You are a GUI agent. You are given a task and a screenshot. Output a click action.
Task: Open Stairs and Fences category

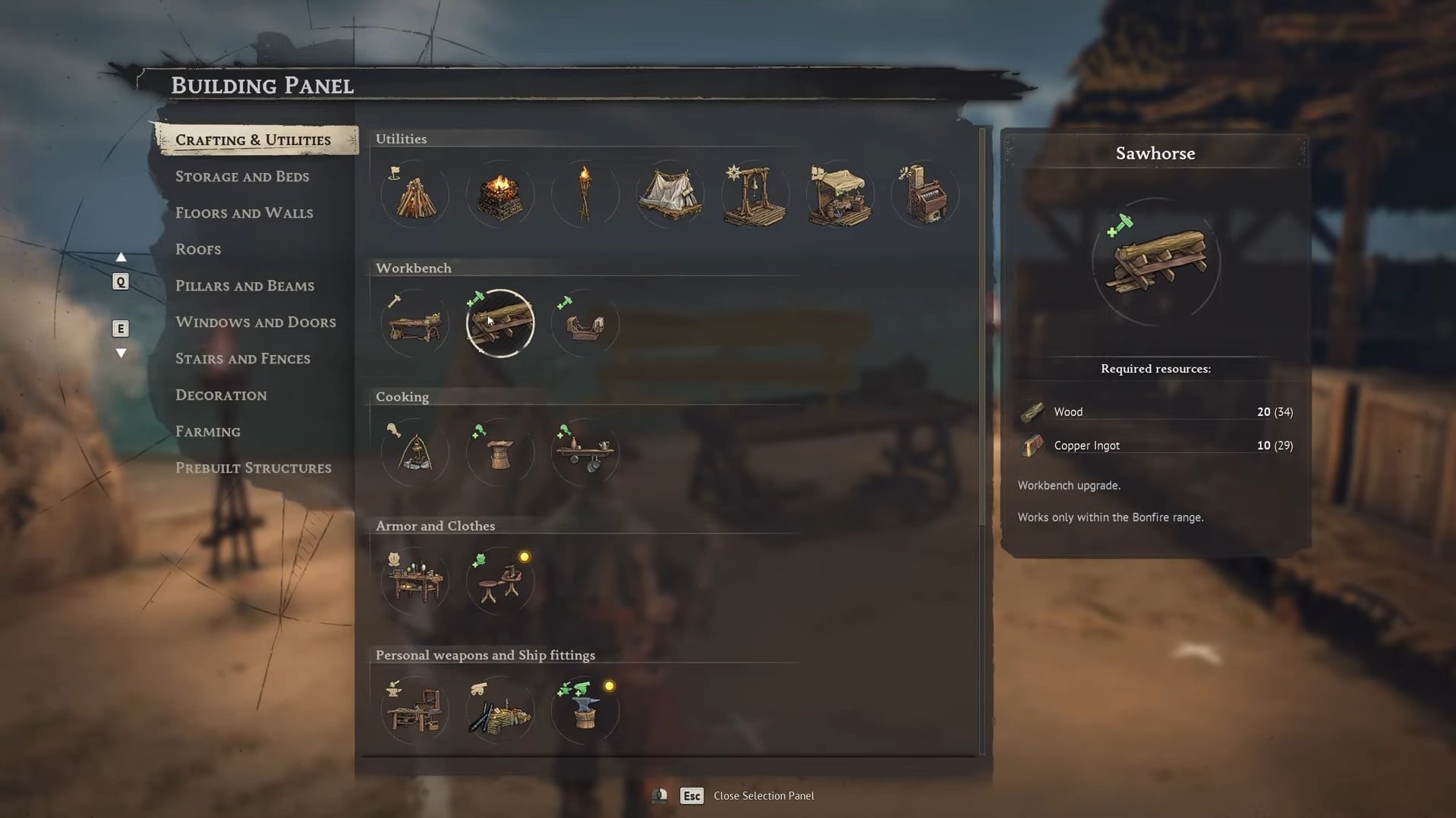point(242,359)
